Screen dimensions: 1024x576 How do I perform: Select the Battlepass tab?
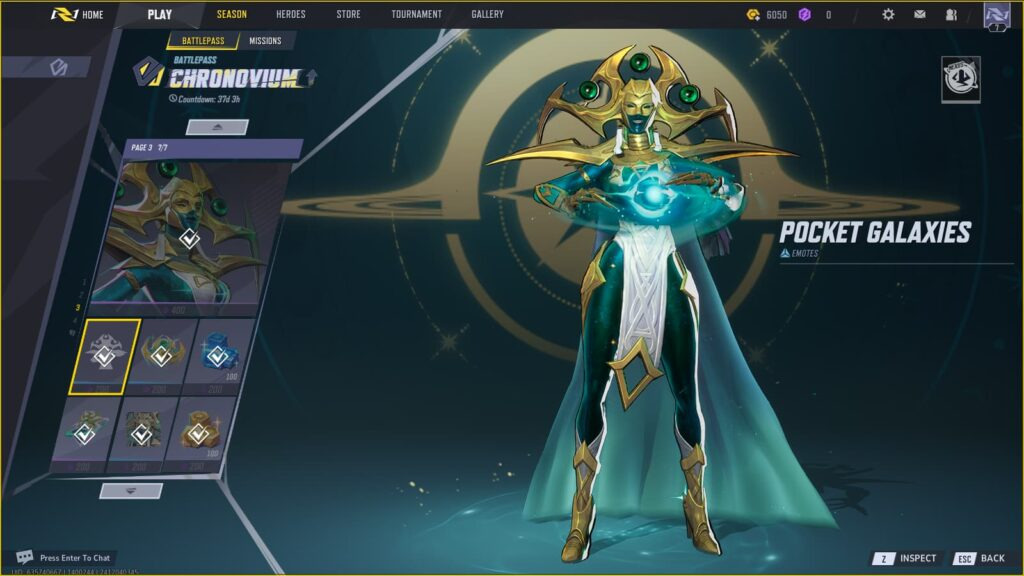tap(203, 41)
